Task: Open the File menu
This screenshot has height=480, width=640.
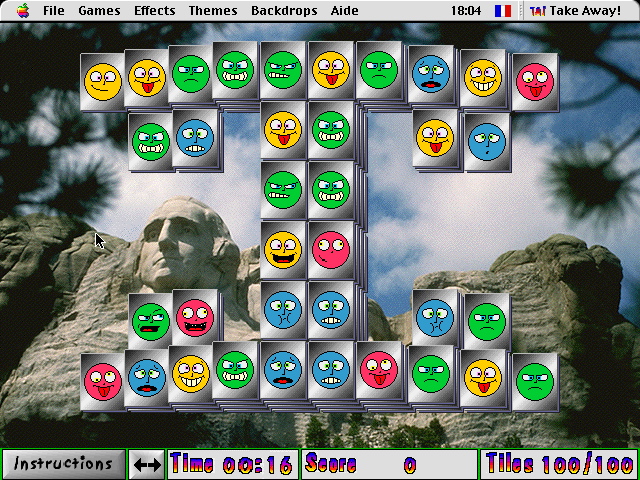Action: [x=54, y=11]
